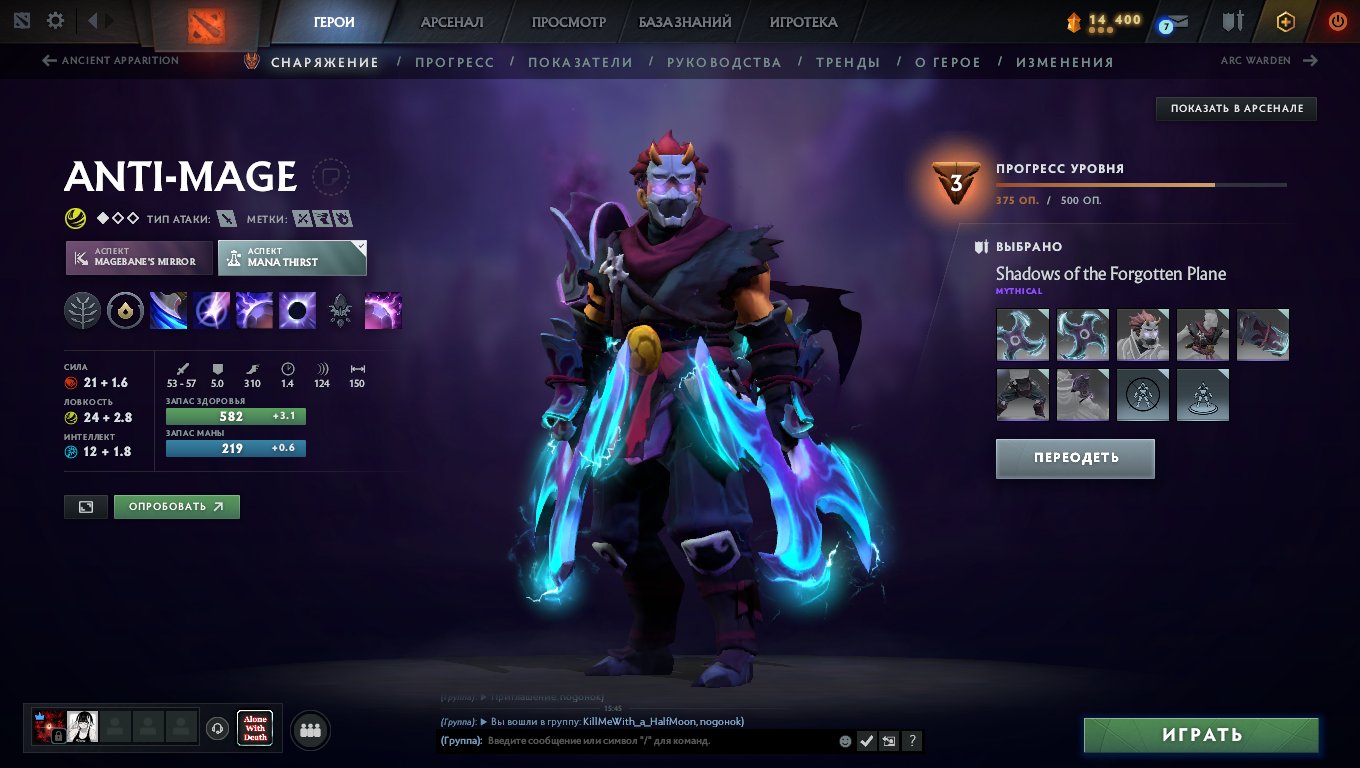
Task: Click the party finder people icon
Action: pos(309,729)
